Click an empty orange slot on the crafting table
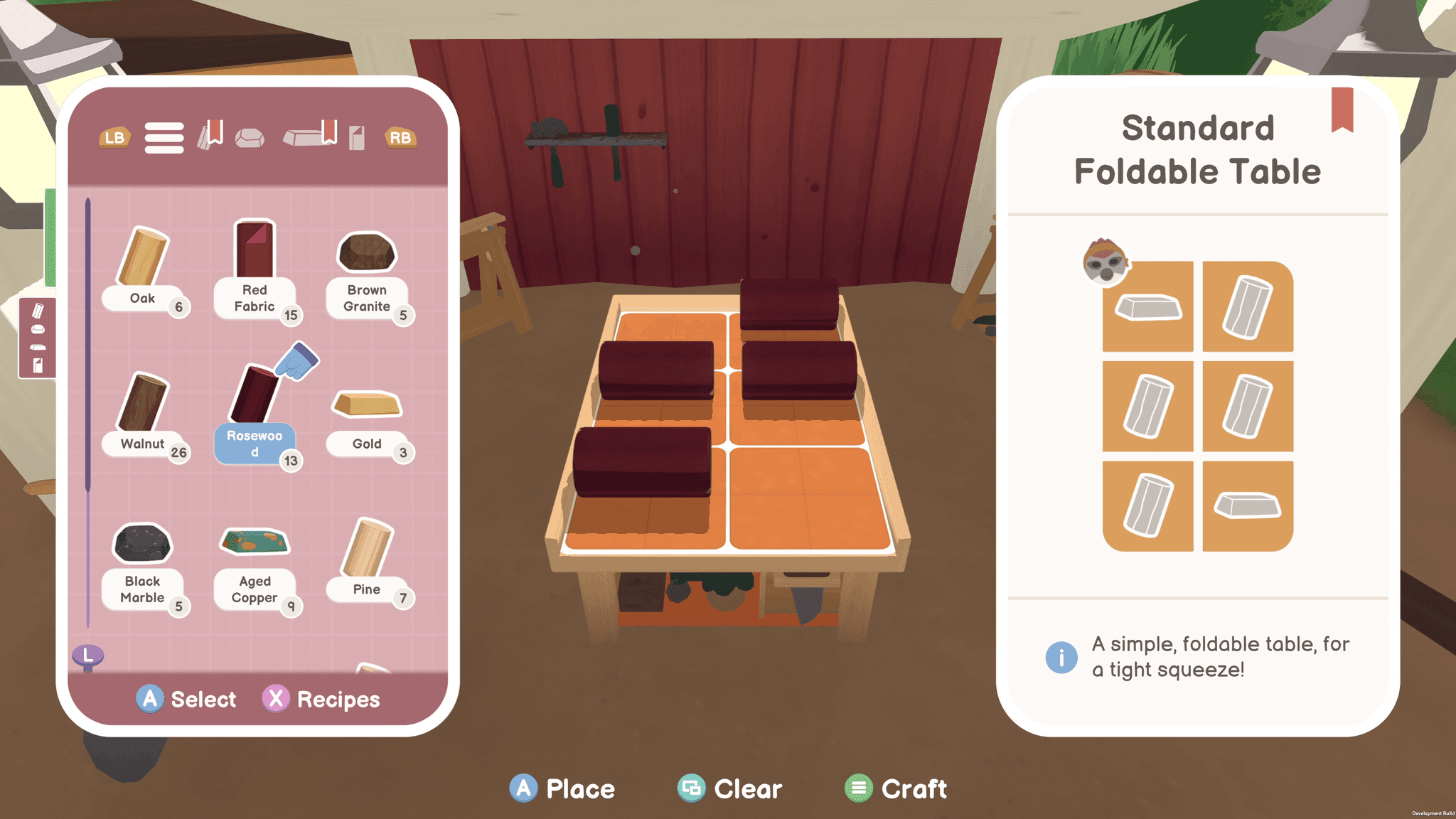 796,498
